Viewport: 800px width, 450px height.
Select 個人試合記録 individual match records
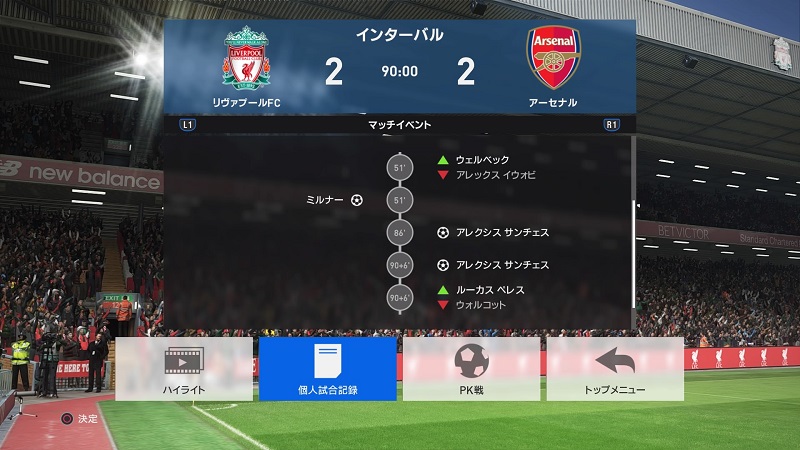pyautogui.click(x=327, y=369)
